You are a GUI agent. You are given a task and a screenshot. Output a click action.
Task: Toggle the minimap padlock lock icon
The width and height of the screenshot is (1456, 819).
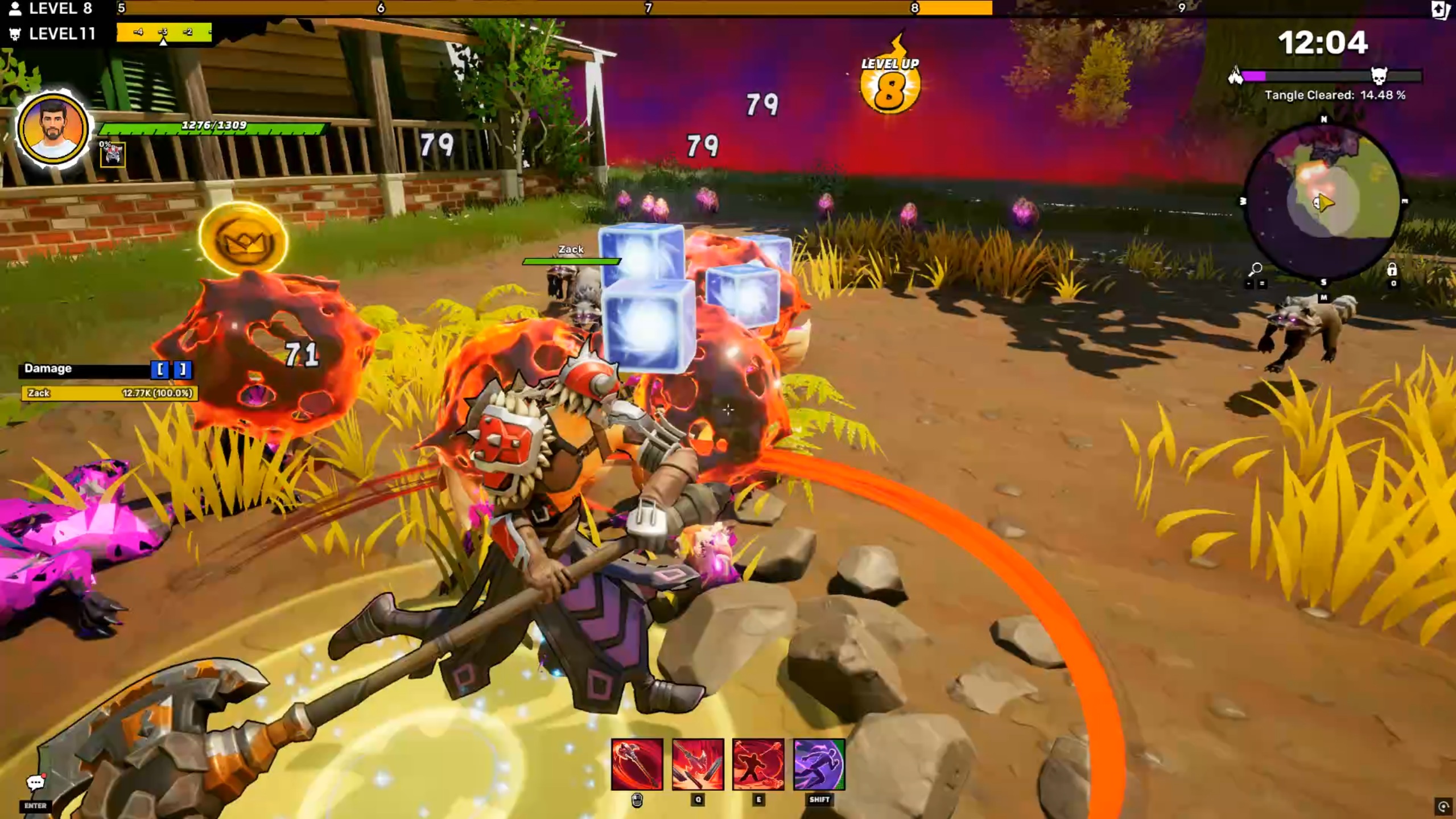click(x=1392, y=270)
